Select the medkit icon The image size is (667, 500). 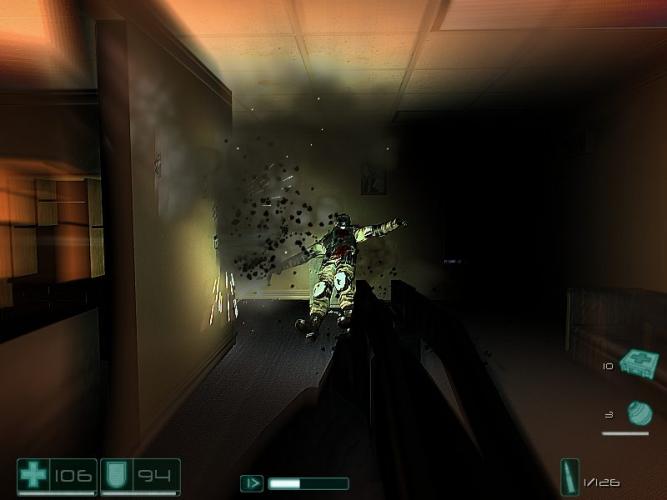pos(637,363)
